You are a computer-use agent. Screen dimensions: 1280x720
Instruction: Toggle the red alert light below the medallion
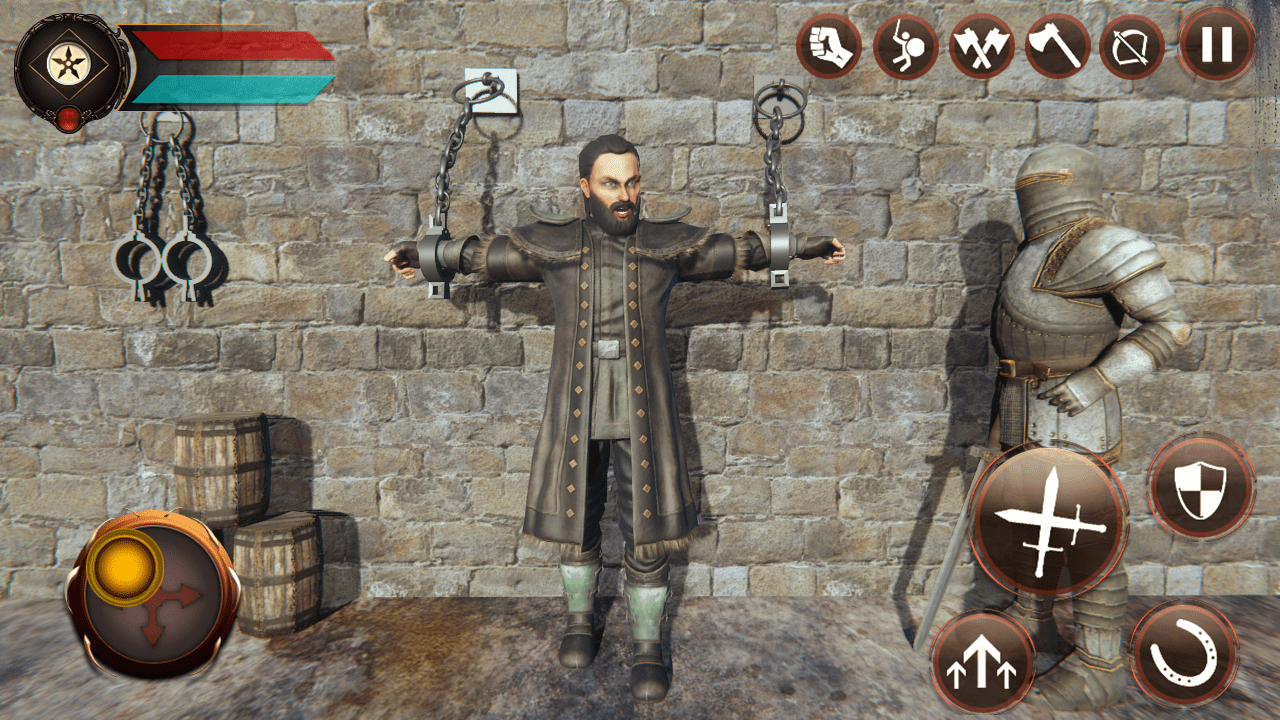pyautogui.click(x=67, y=118)
